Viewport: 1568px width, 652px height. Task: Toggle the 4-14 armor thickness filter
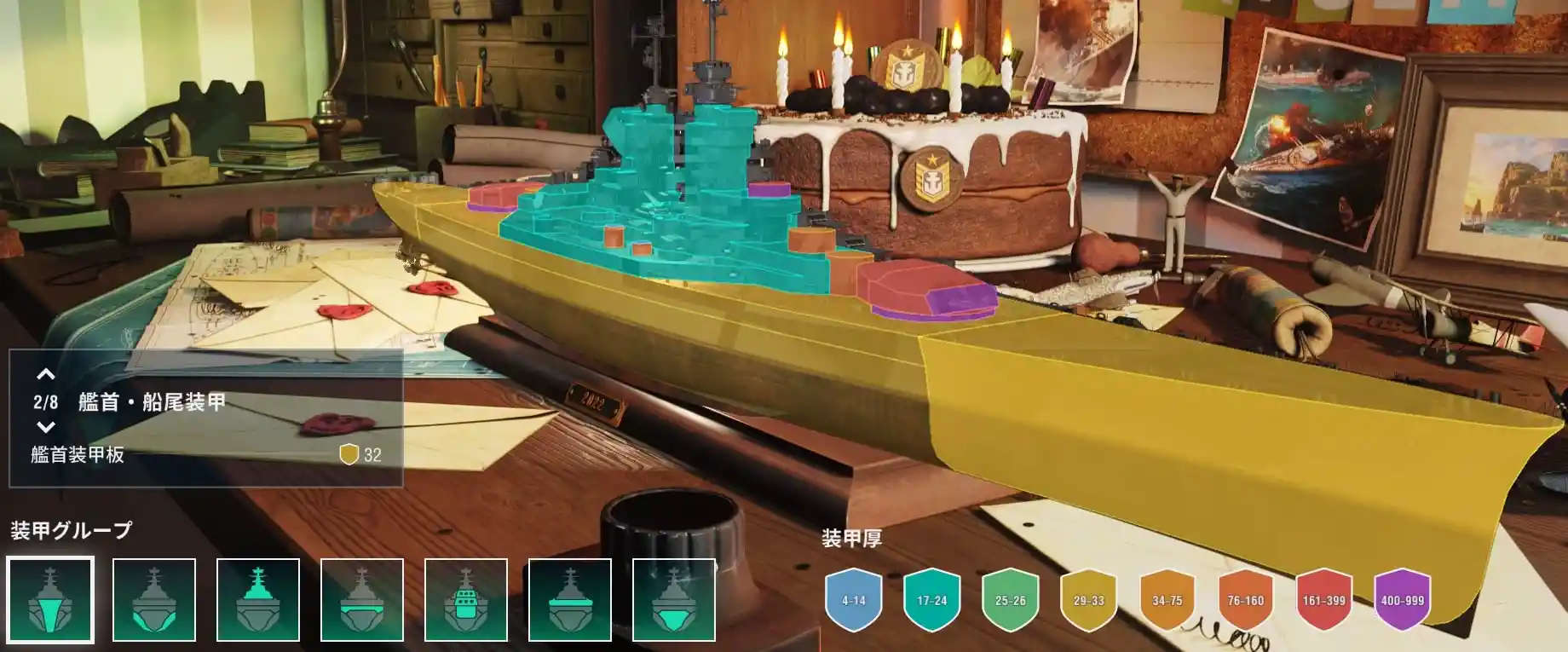[854, 600]
